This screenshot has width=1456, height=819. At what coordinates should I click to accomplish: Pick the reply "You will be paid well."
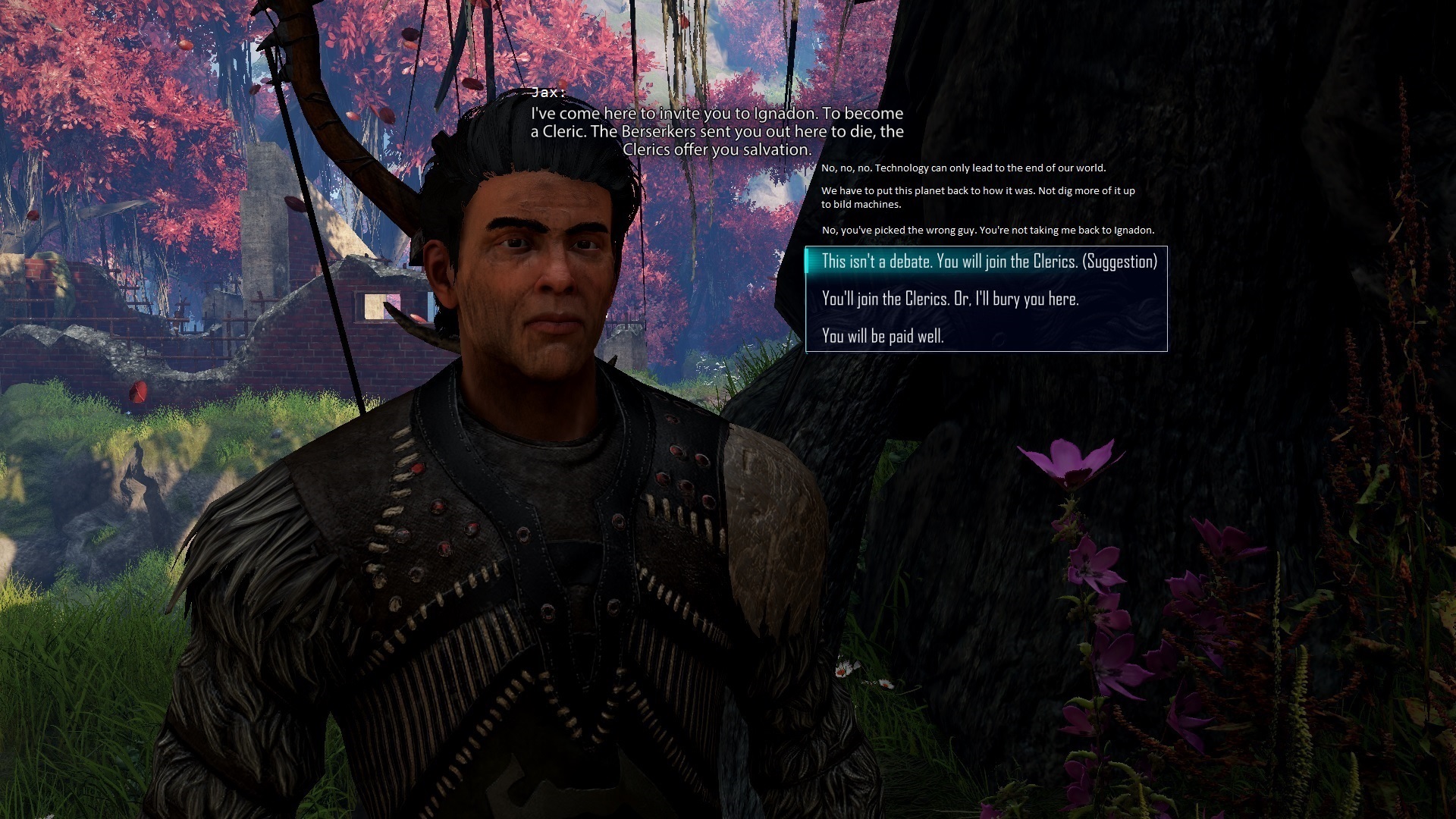click(x=882, y=336)
